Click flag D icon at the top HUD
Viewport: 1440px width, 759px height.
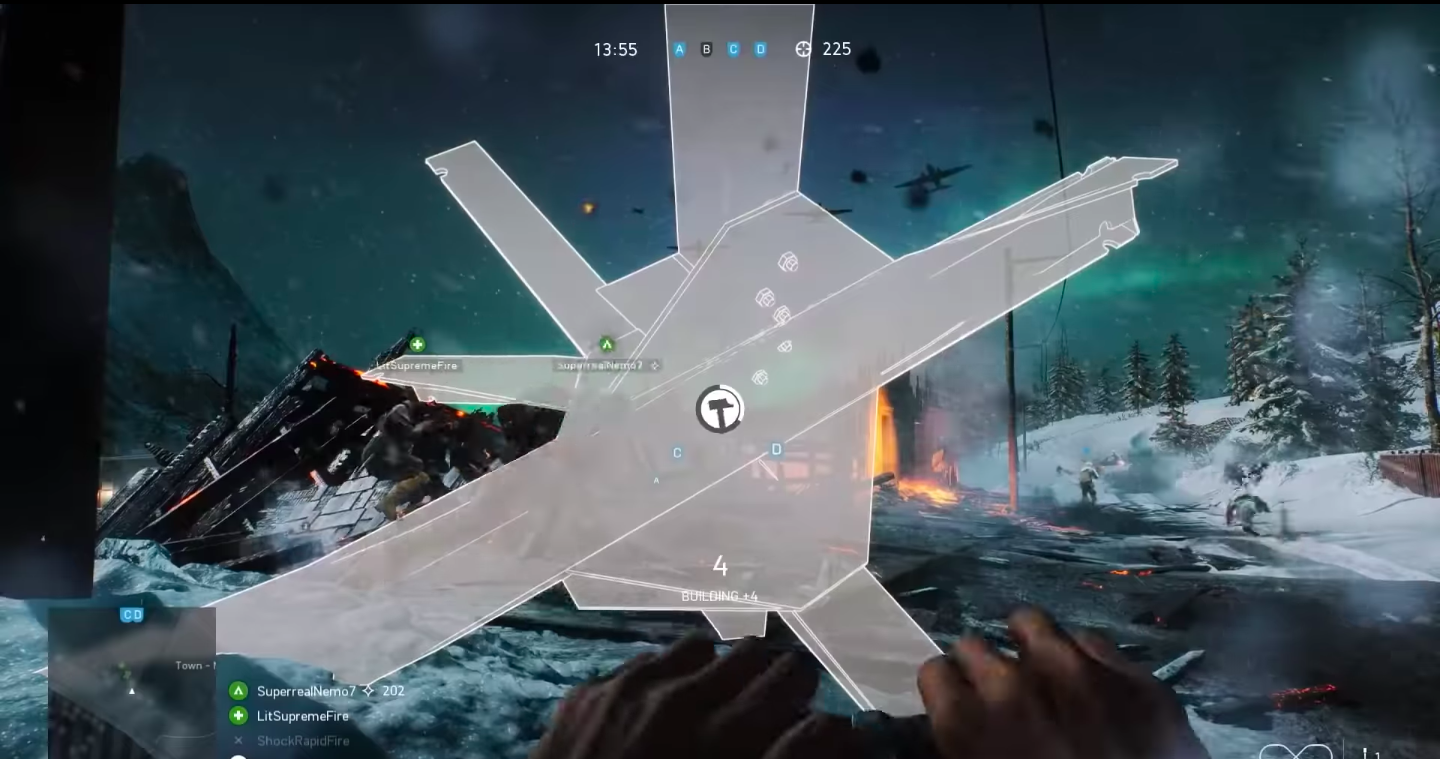click(x=760, y=48)
